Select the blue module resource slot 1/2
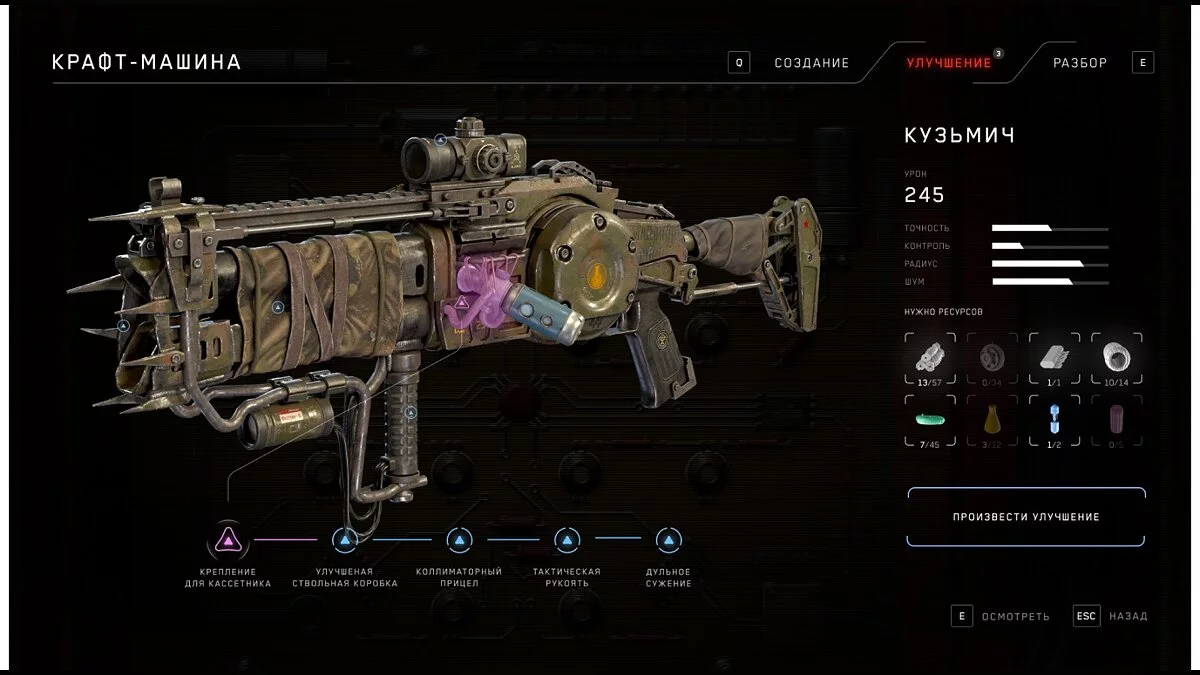The image size is (1200, 675). click(x=1054, y=420)
